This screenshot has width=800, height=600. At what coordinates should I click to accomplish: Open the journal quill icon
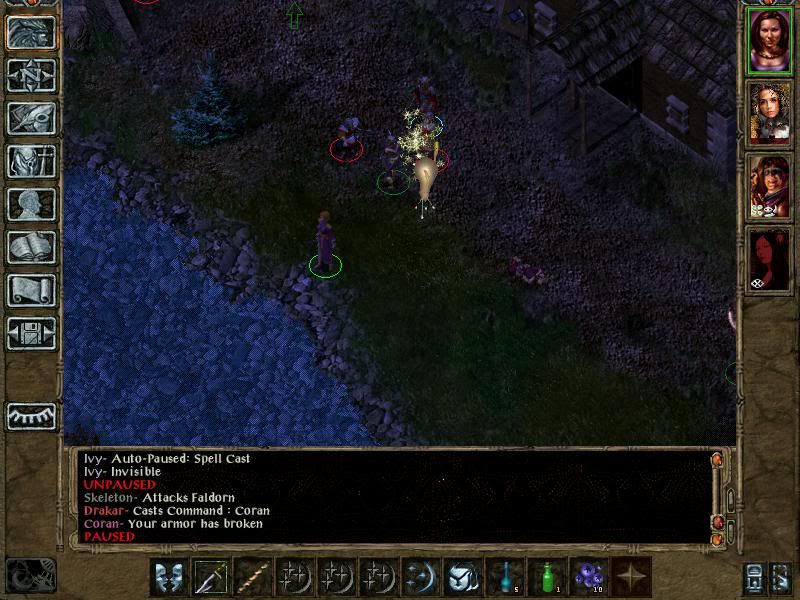[x=31, y=118]
